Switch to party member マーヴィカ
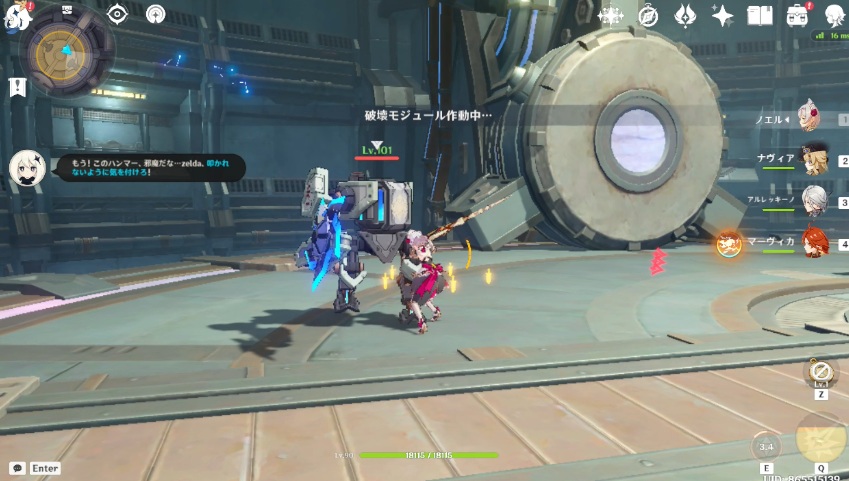849x481 pixels. click(x=814, y=242)
